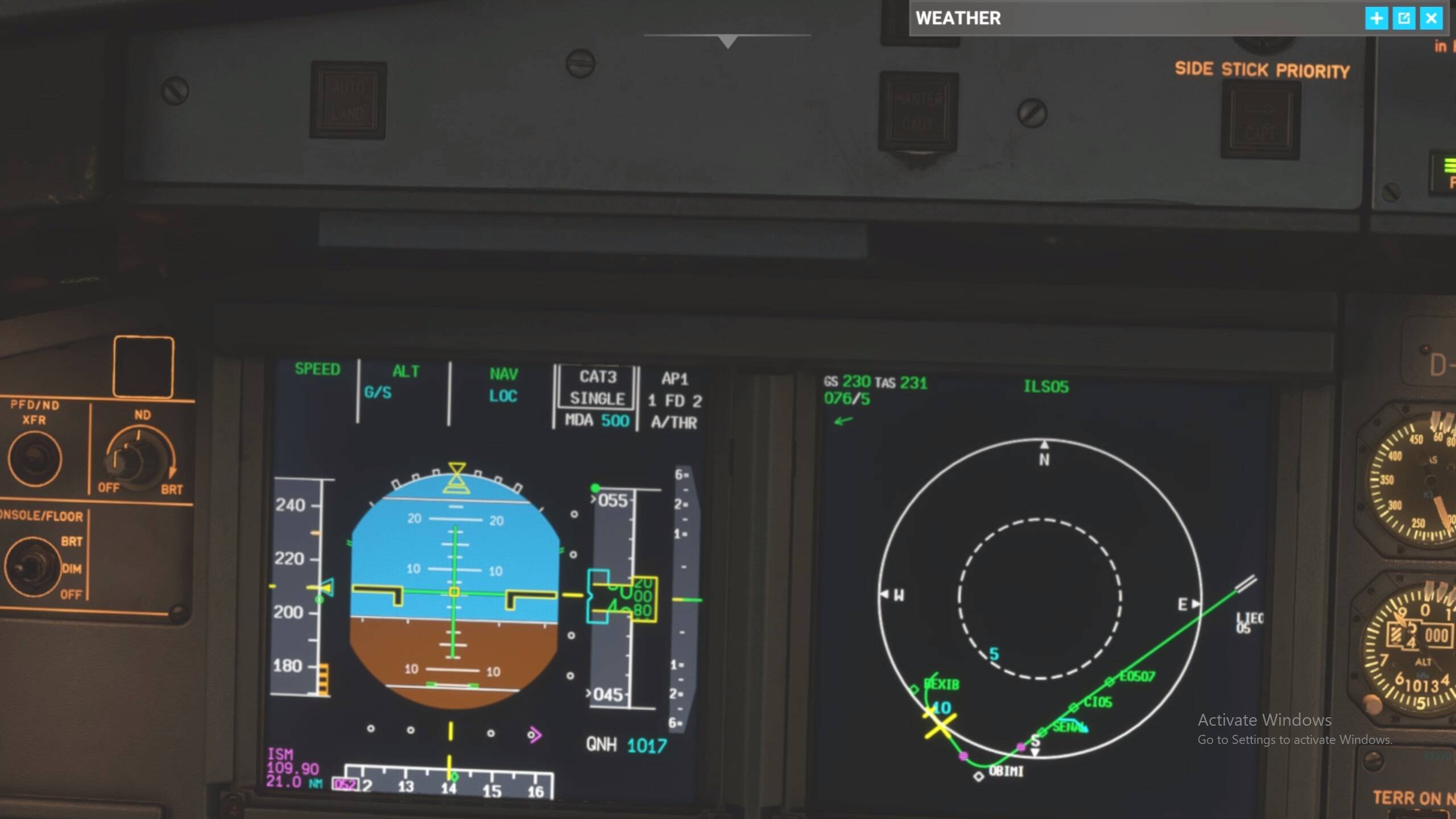Screen dimensions: 1456x819
Task: Pop out the WEATHER panel with the external-window icon
Action: [x=1404, y=19]
